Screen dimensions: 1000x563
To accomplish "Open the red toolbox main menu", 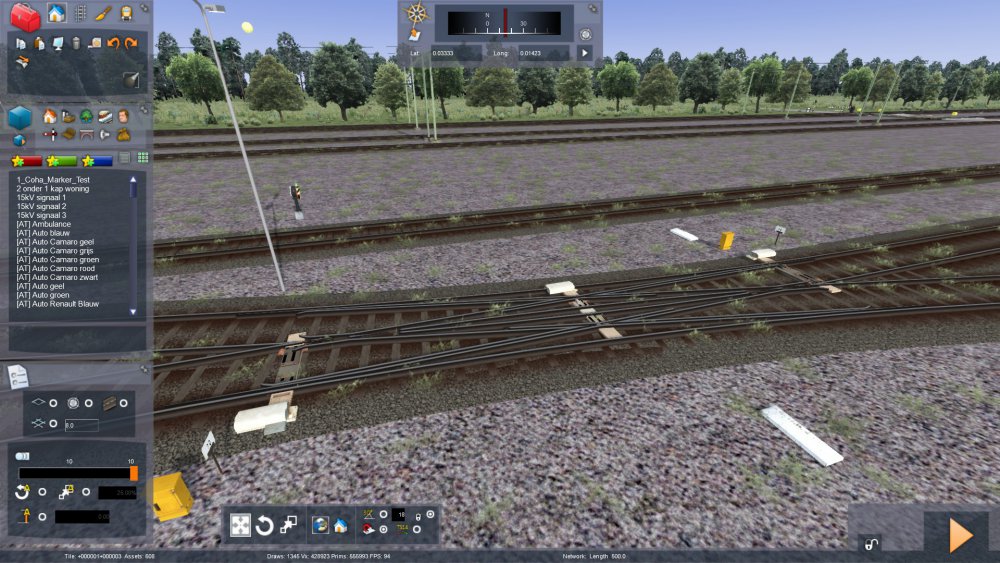I will (25, 17).
